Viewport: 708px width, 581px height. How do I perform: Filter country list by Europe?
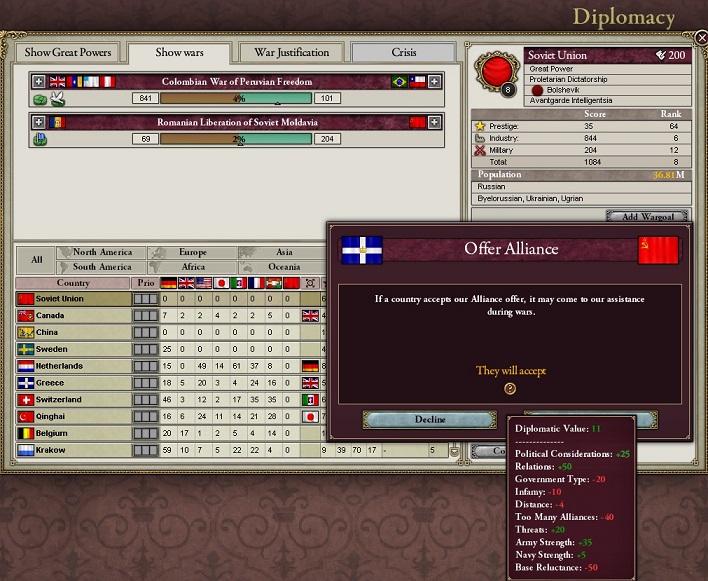point(192,253)
